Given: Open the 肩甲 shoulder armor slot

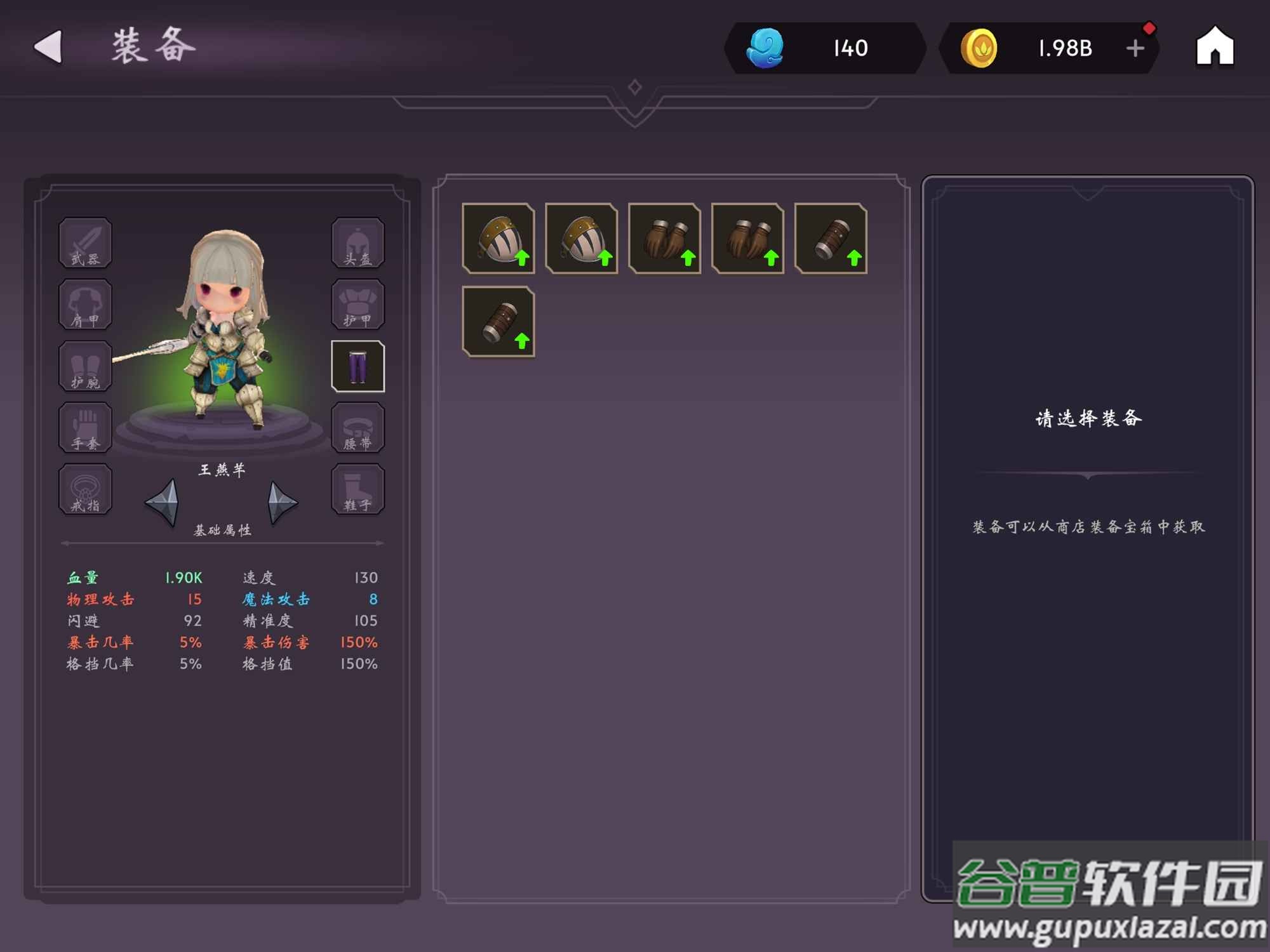Looking at the screenshot, I should [85, 305].
